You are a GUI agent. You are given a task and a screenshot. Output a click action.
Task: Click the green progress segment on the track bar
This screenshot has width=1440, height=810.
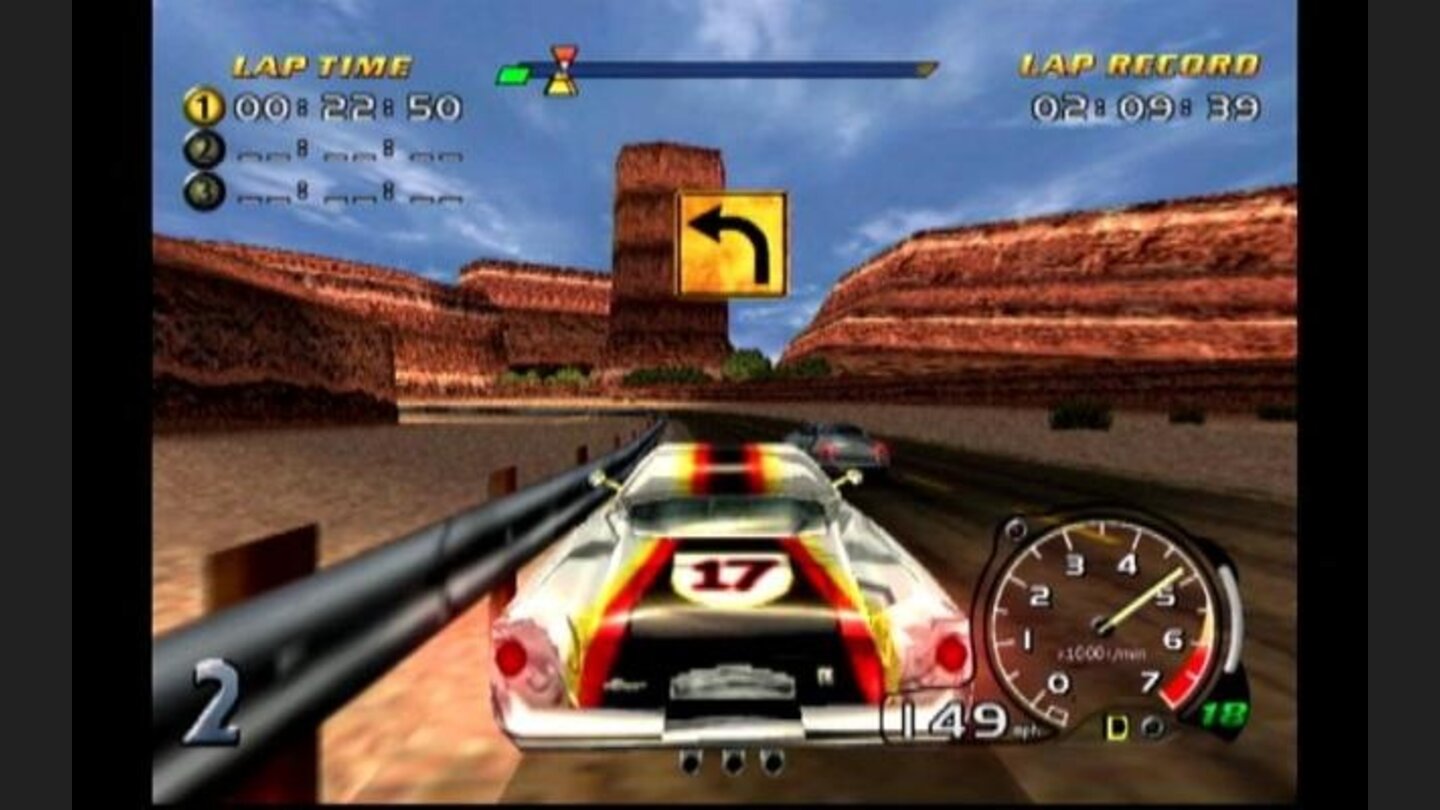513,73
